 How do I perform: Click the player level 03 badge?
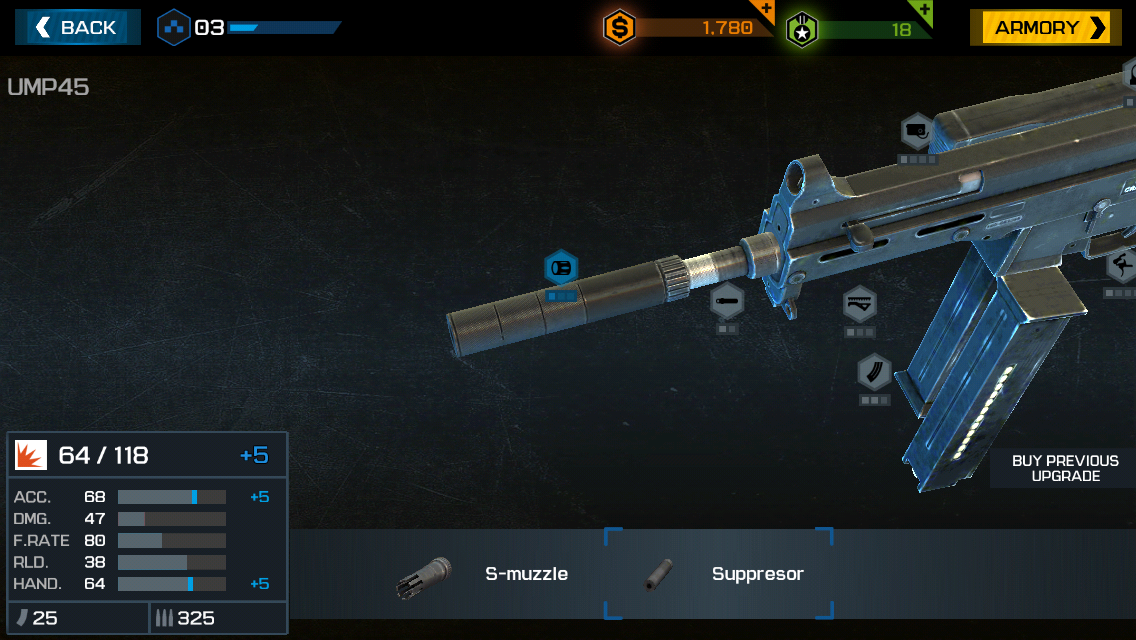(174, 28)
